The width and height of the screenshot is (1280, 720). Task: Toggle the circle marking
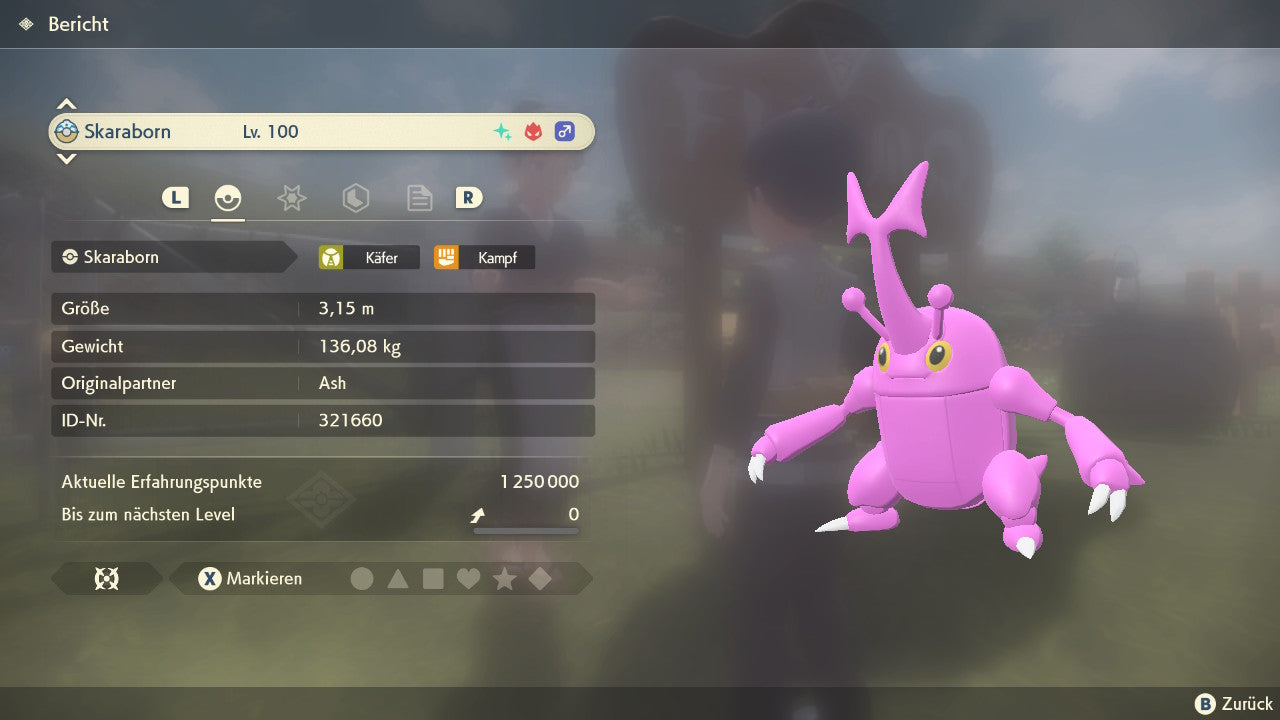(362, 579)
